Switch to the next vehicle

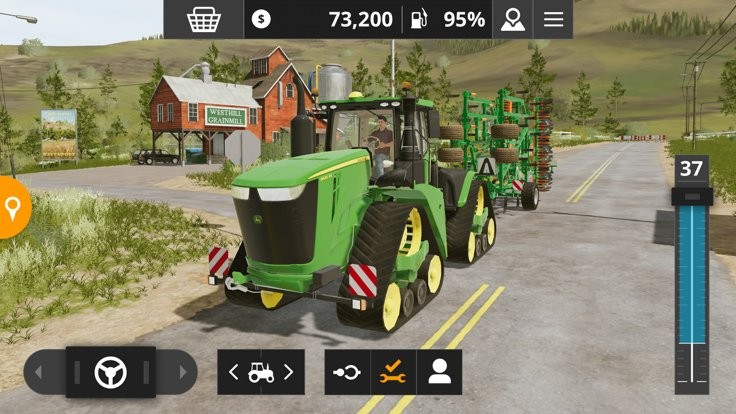289,372
